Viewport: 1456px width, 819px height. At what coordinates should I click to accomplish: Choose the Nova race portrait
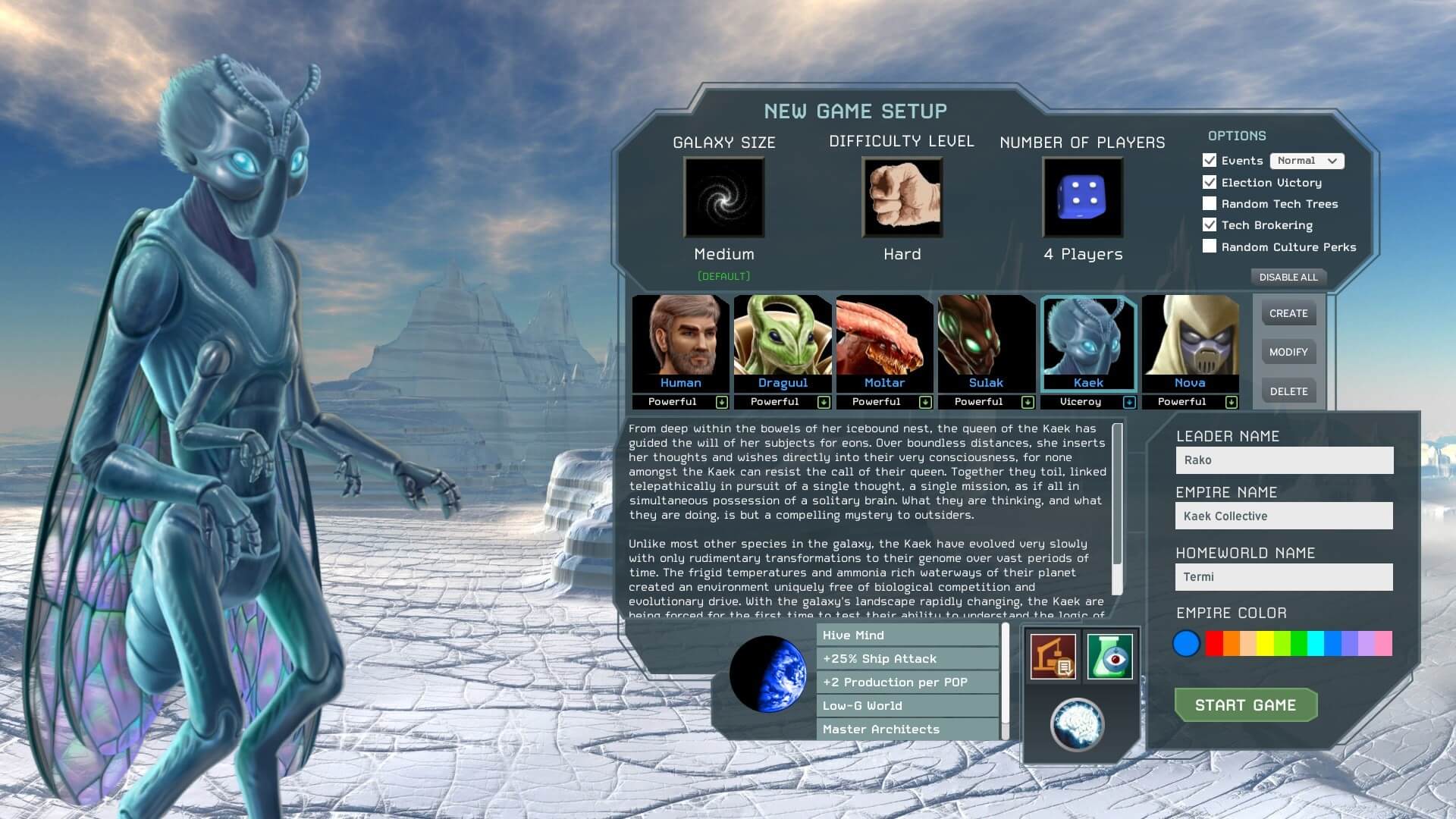click(x=1189, y=341)
